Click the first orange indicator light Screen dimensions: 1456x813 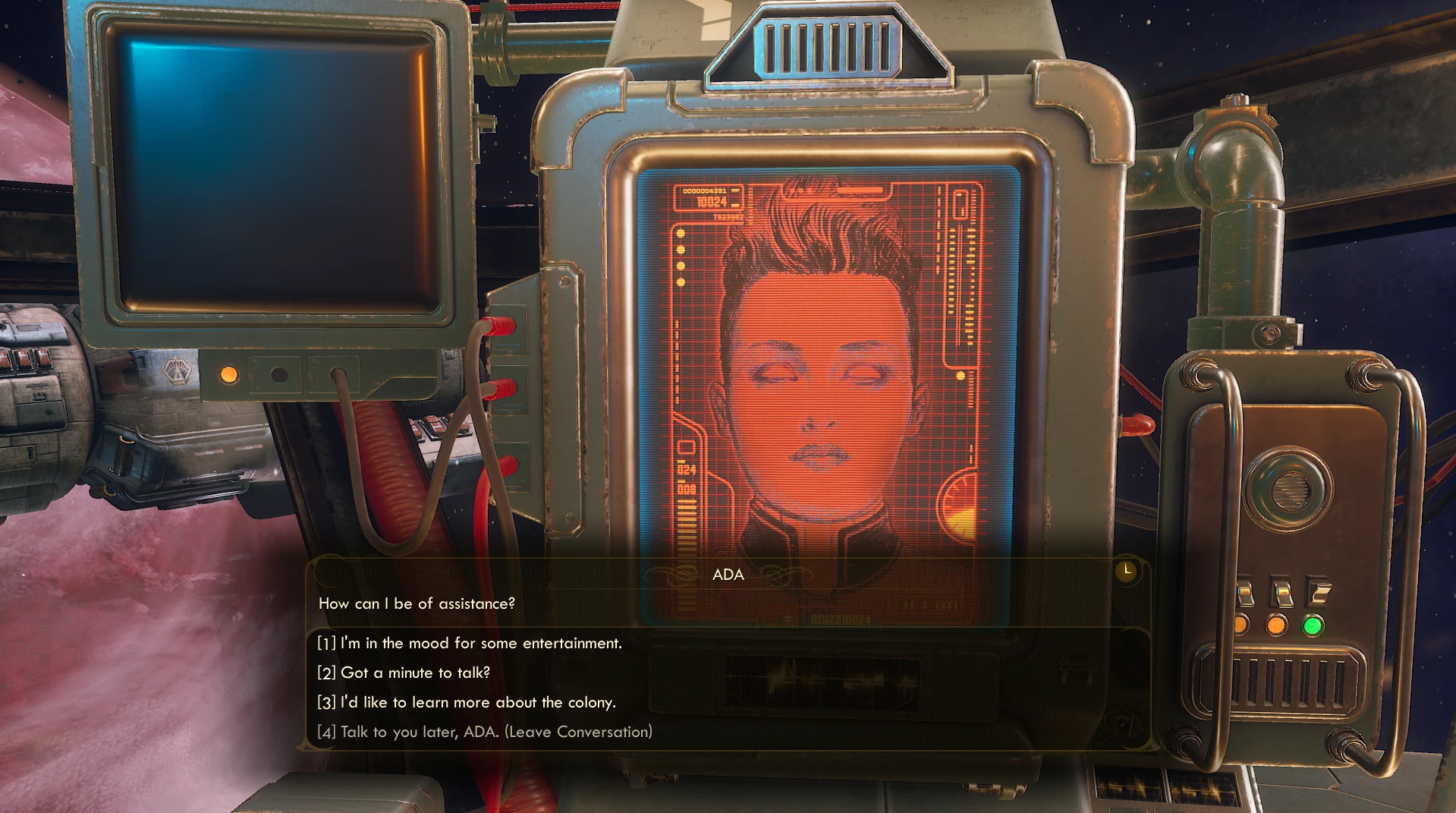point(1242,624)
